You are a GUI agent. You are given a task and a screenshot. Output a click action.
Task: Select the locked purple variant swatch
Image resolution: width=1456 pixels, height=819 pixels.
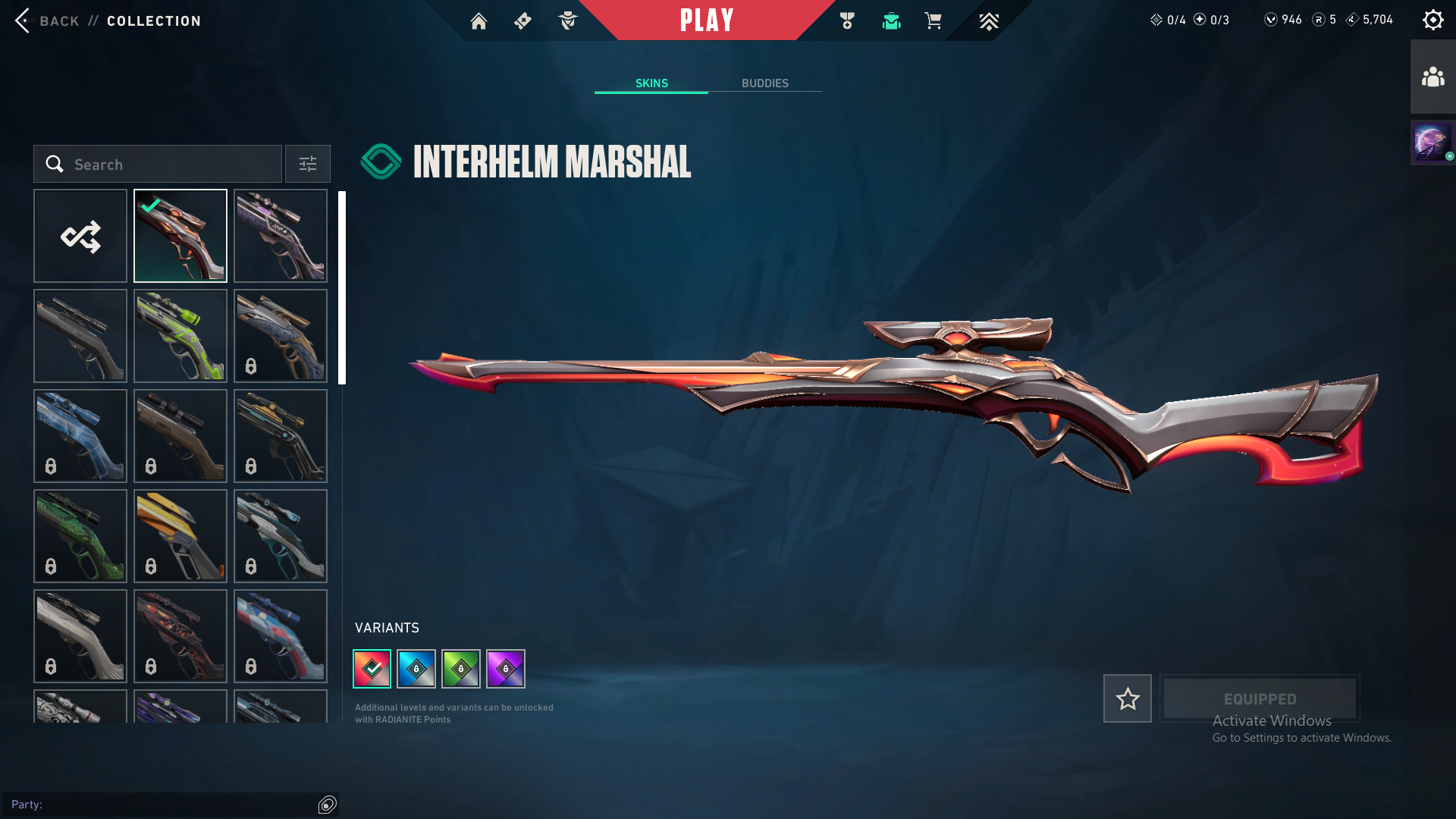(506, 669)
